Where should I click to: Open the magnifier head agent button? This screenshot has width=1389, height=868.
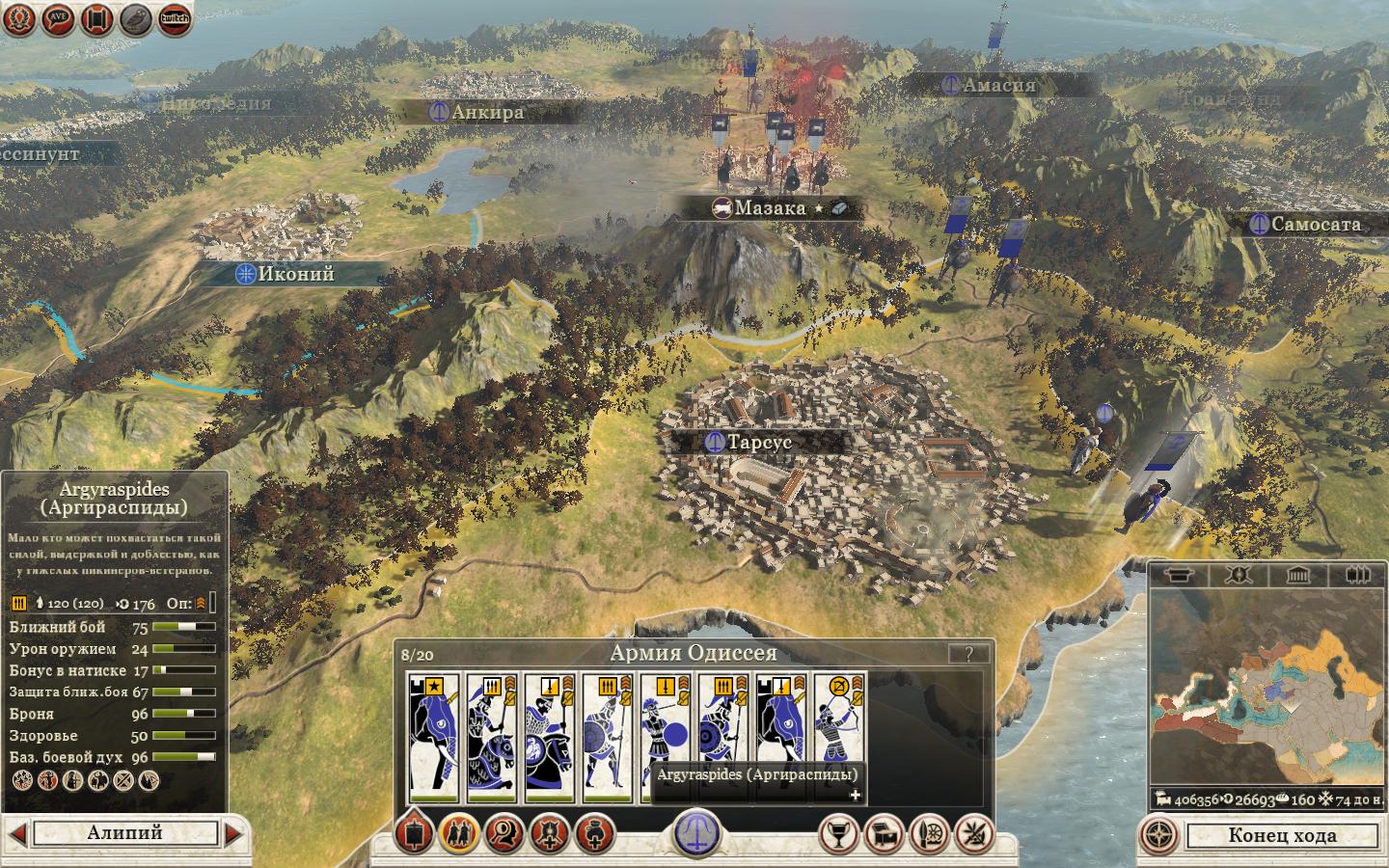[x=504, y=833]
